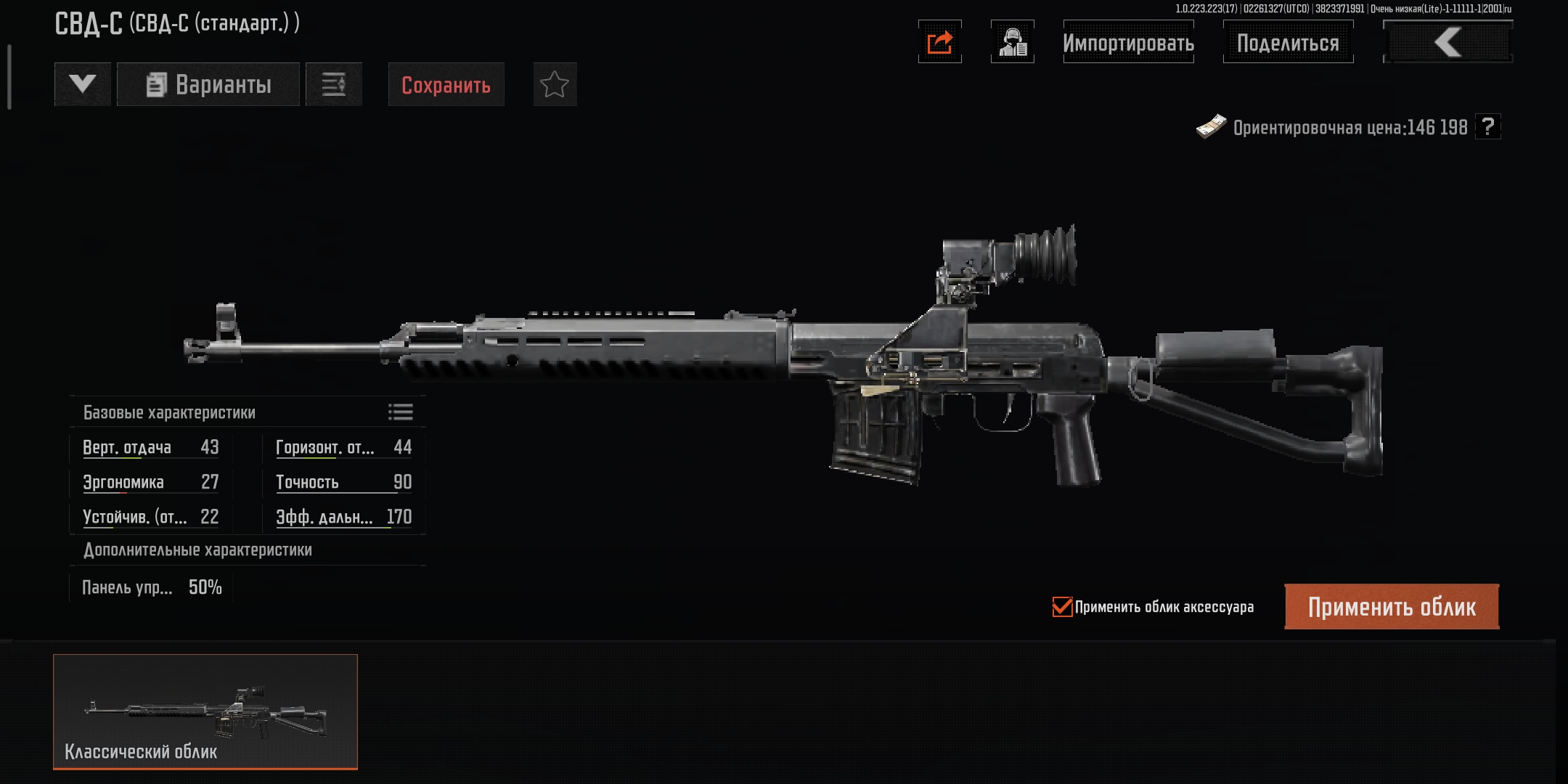Import a build via Импортировать
1568x784 pixels.
pyautogui.click(x=1128, y=42)
